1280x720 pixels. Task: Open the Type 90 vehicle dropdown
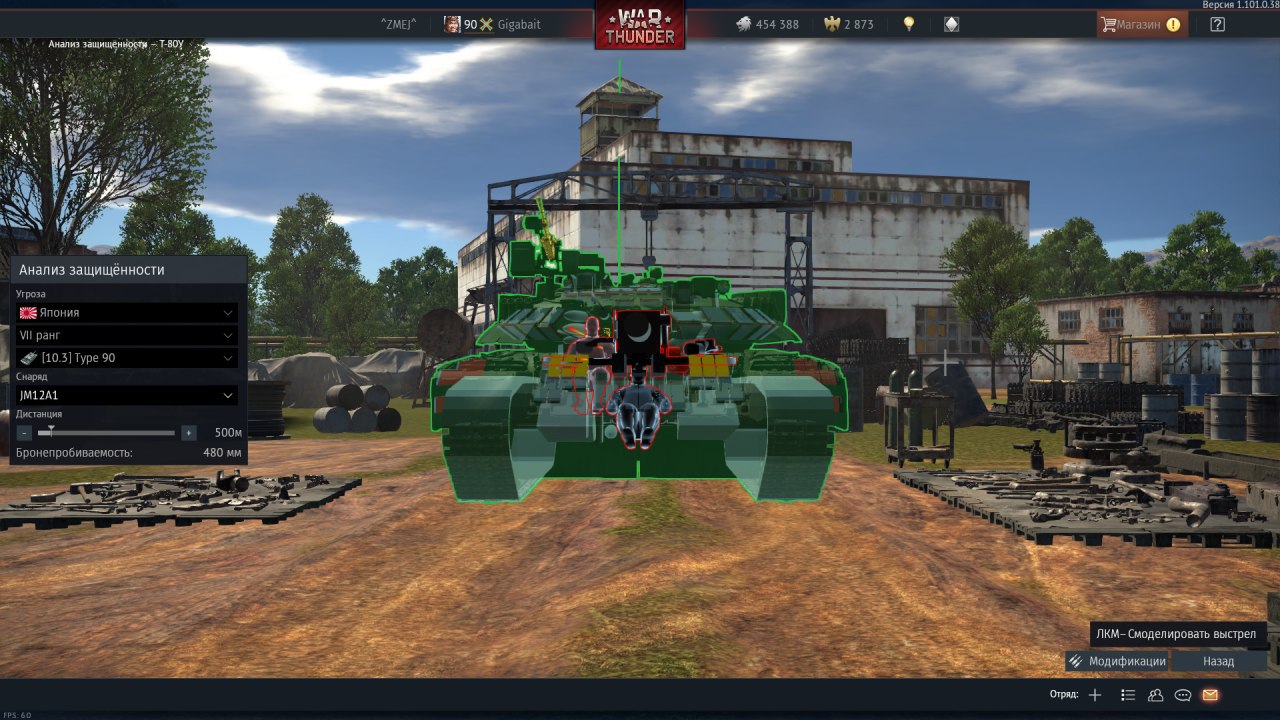(x=127, y=358)
